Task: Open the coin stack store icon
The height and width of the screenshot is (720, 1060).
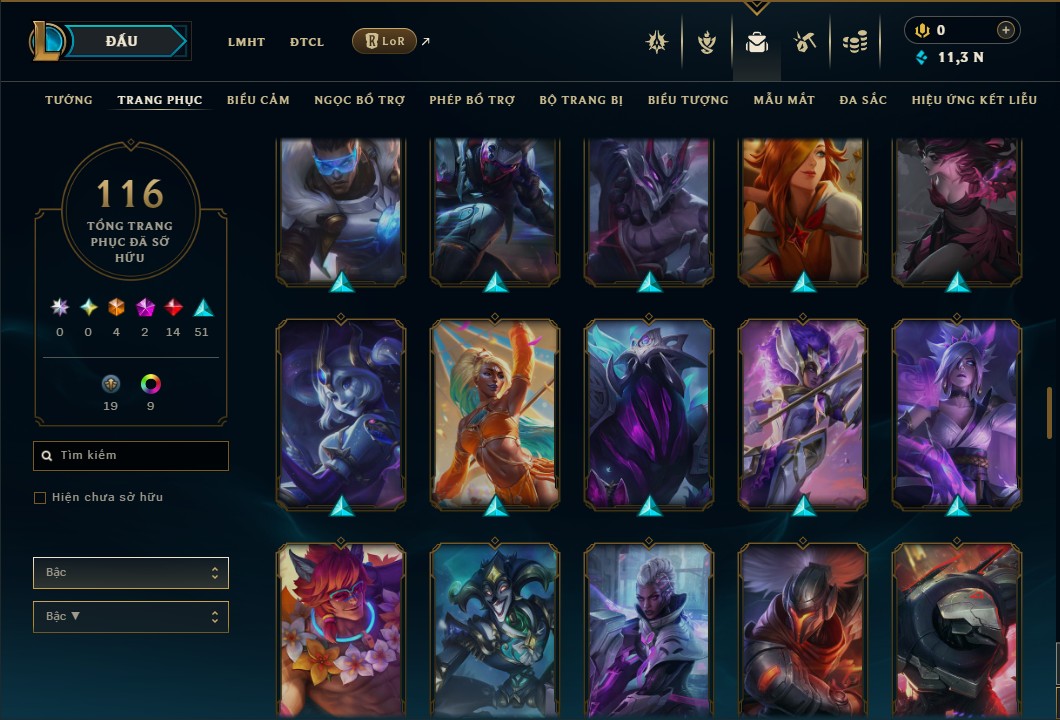Action: click(854, 42)
